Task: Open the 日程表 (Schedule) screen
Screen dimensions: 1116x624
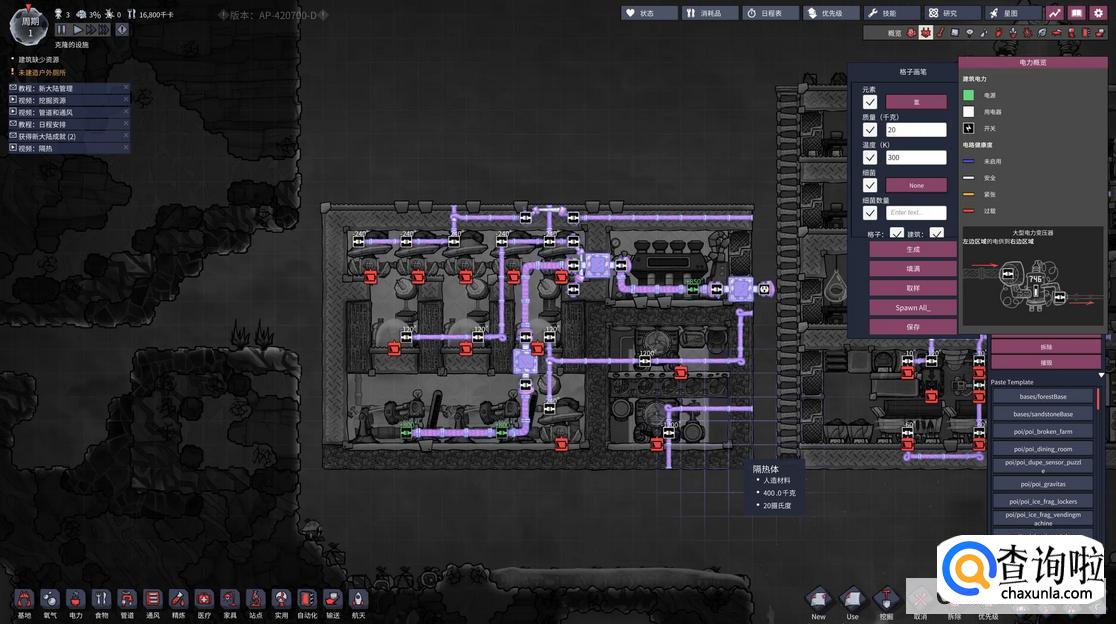Action: (770, 13)
